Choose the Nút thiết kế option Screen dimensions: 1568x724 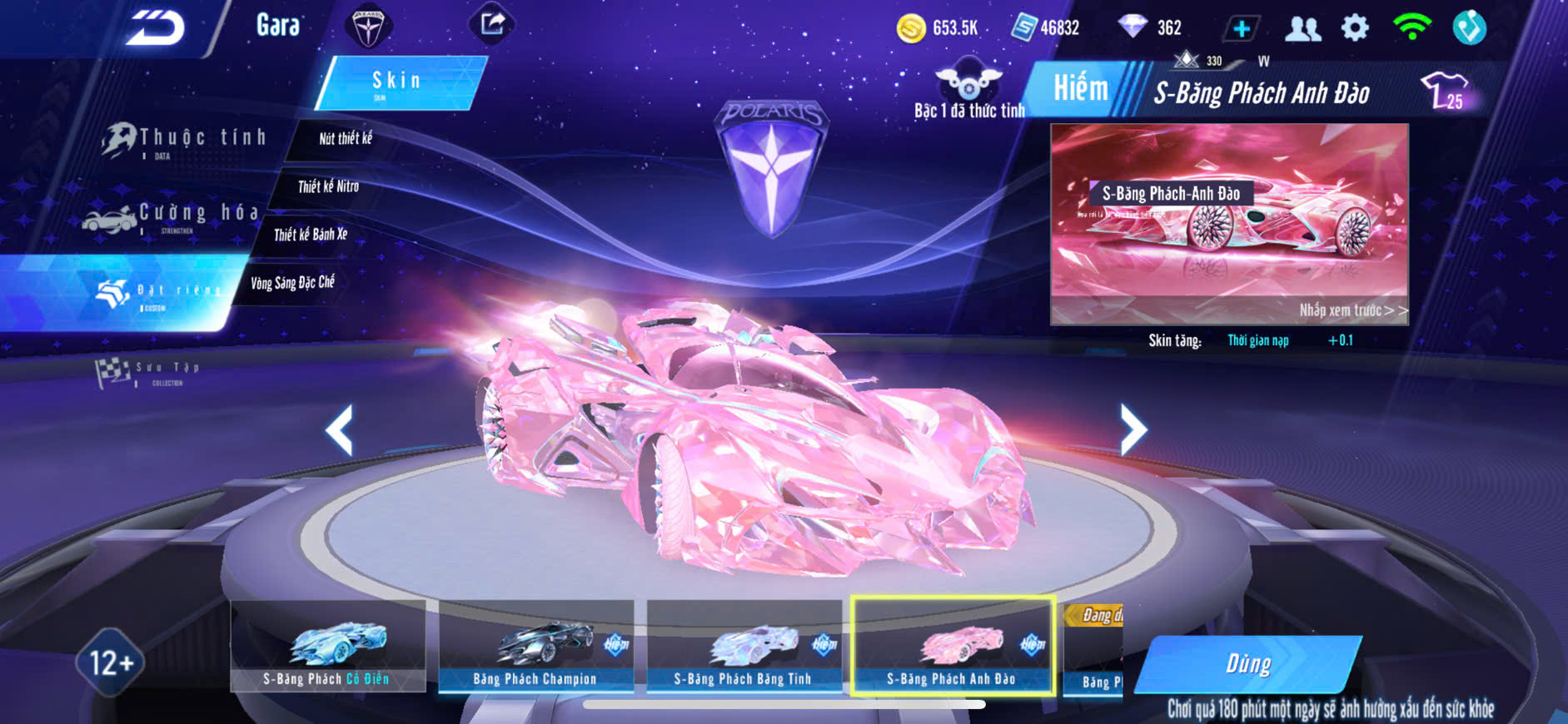(x=345, y=139)
